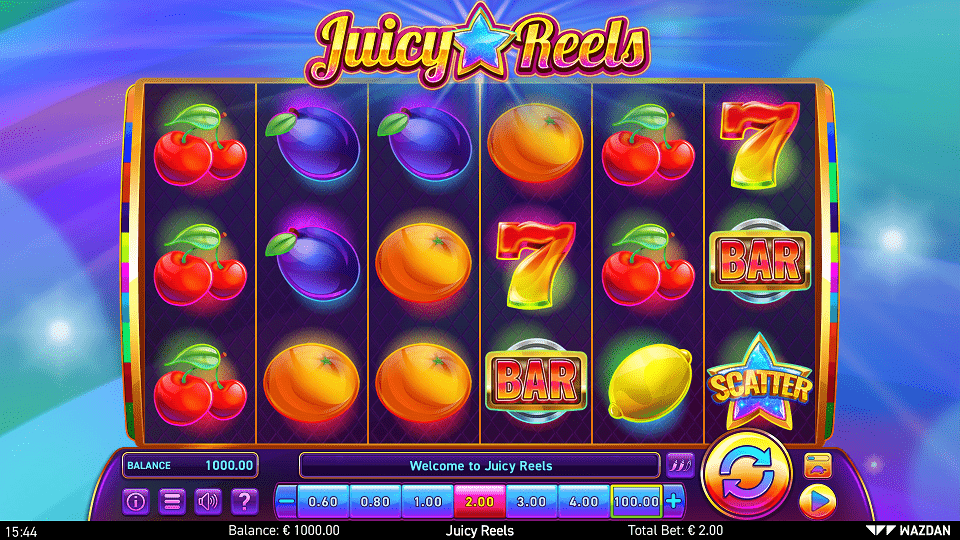Choose the 0.80 bet value
Viewport: 960px width, 540px height.
[376, 501]
